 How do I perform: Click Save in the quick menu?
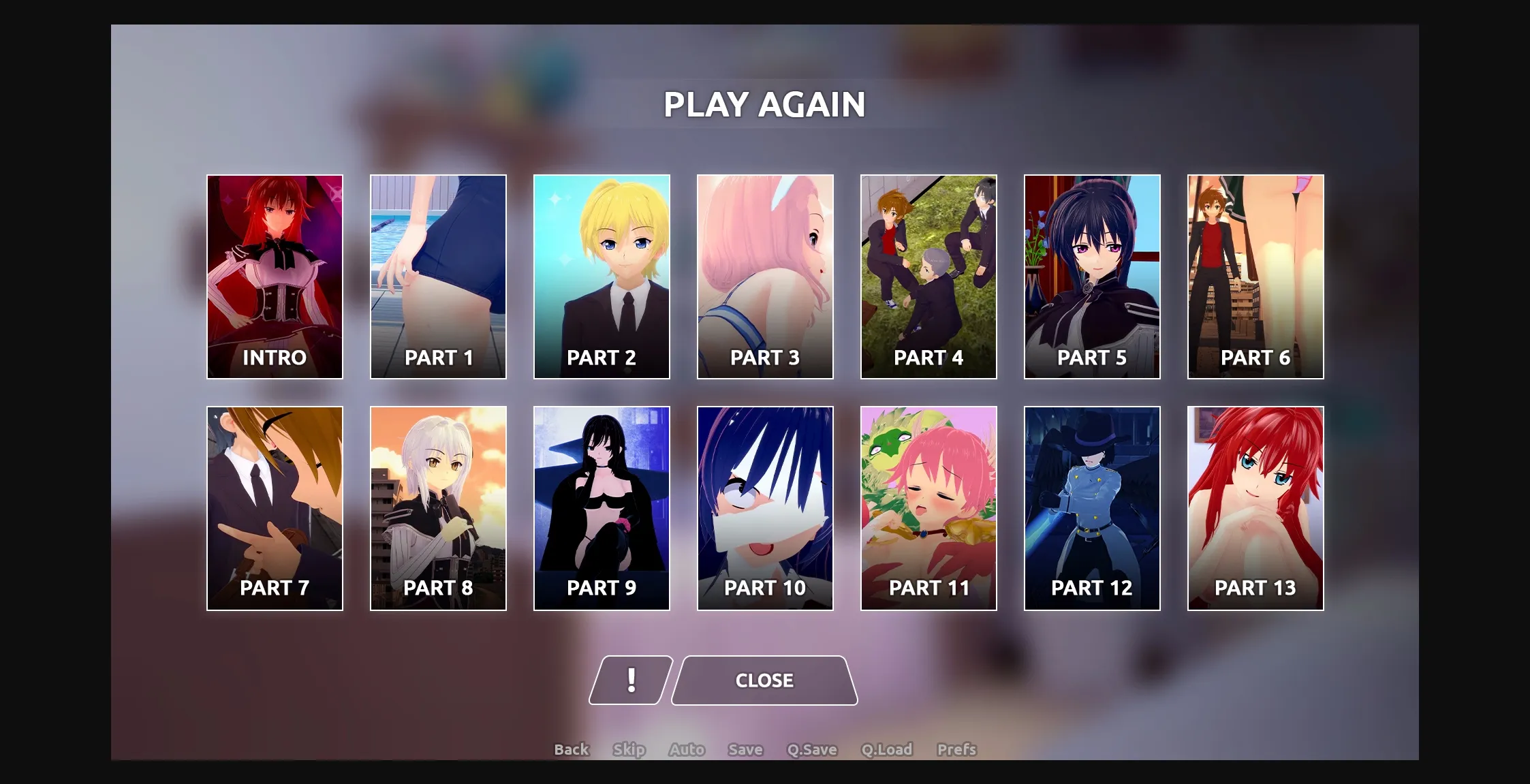pos(745,749)
